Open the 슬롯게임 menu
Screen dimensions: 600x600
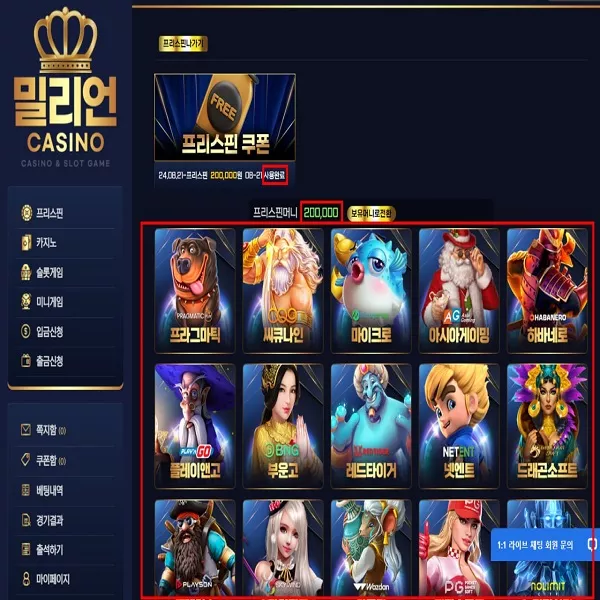50,272
